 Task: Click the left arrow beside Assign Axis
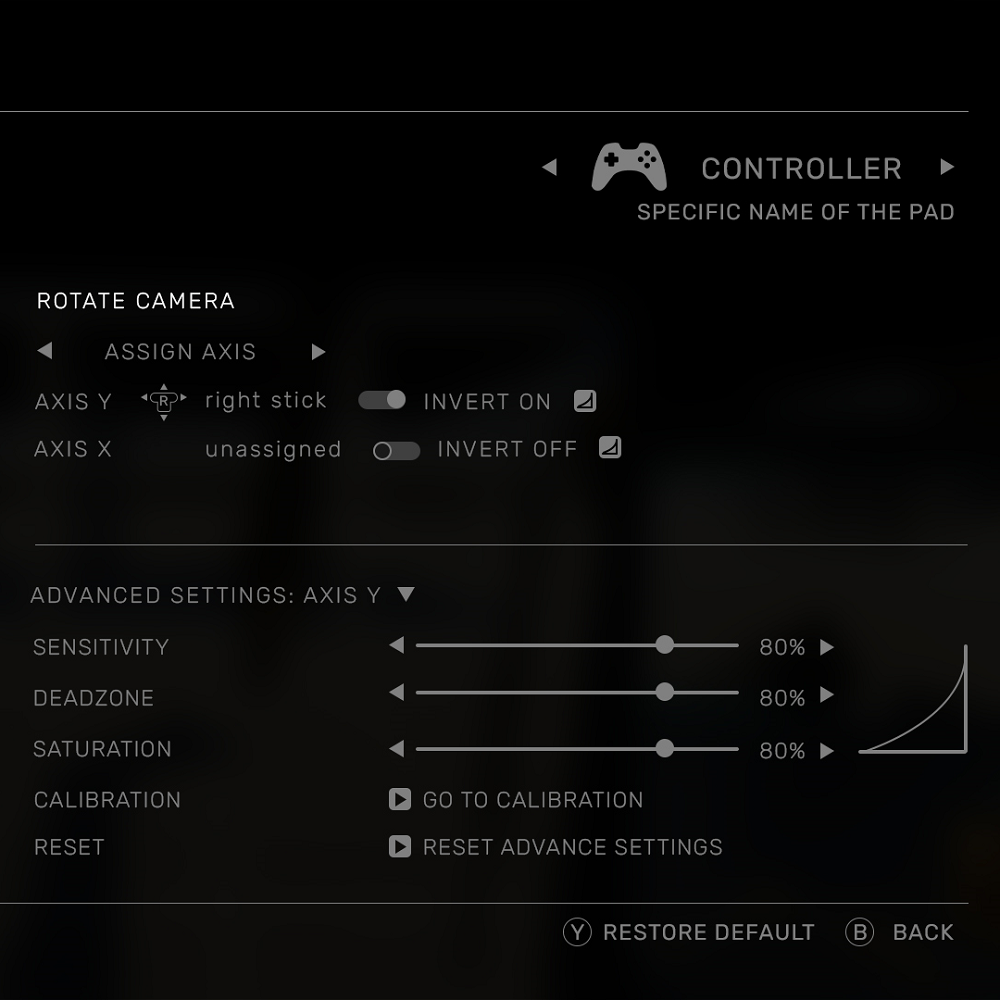[x=44, y=352]
